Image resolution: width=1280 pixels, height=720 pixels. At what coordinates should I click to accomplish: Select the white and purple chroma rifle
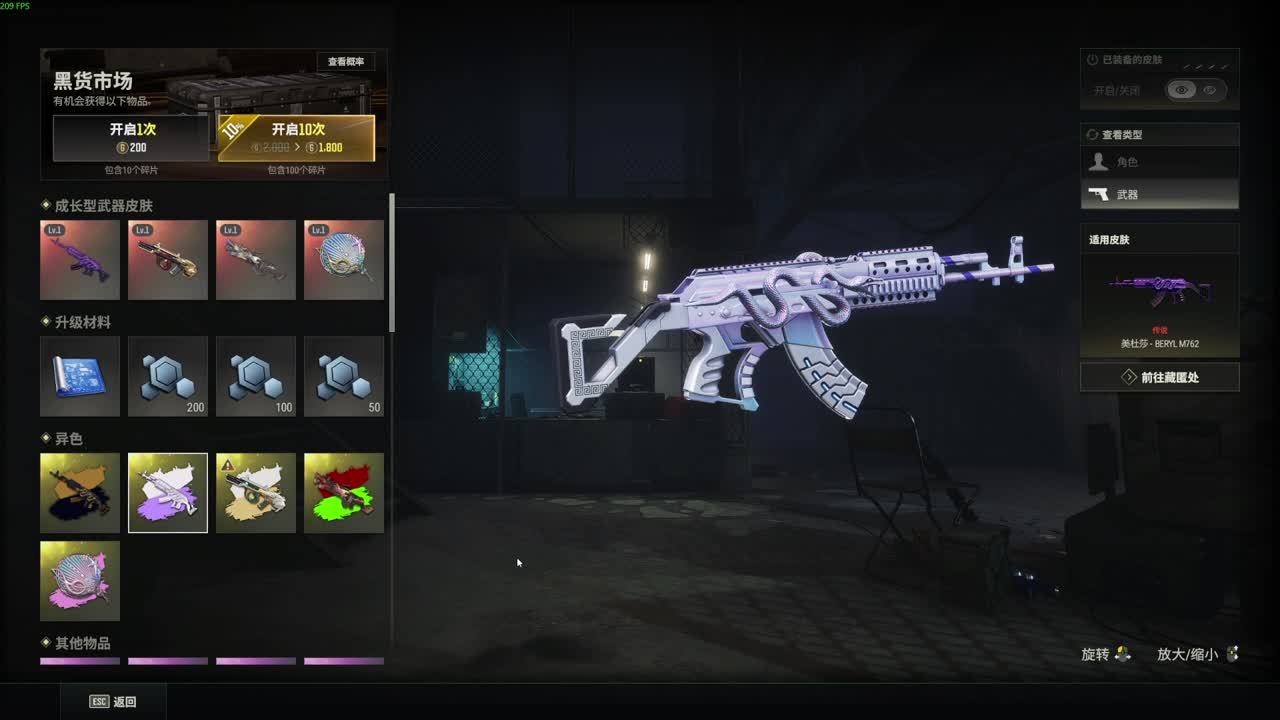pos(168,493)
